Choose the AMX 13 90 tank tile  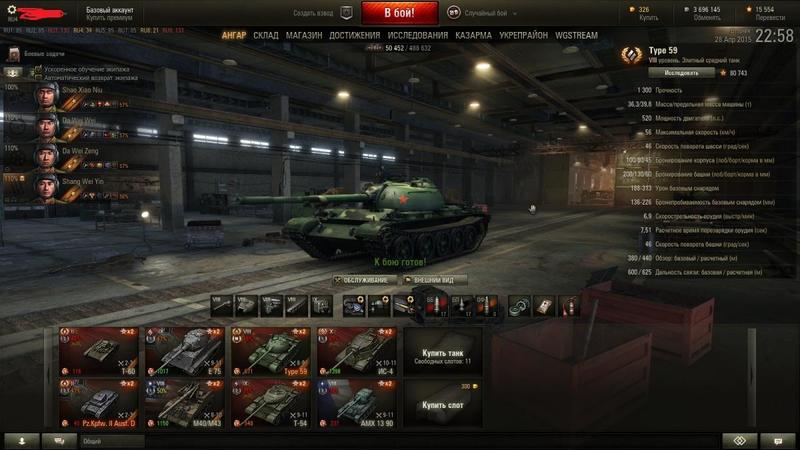[356, 402]
